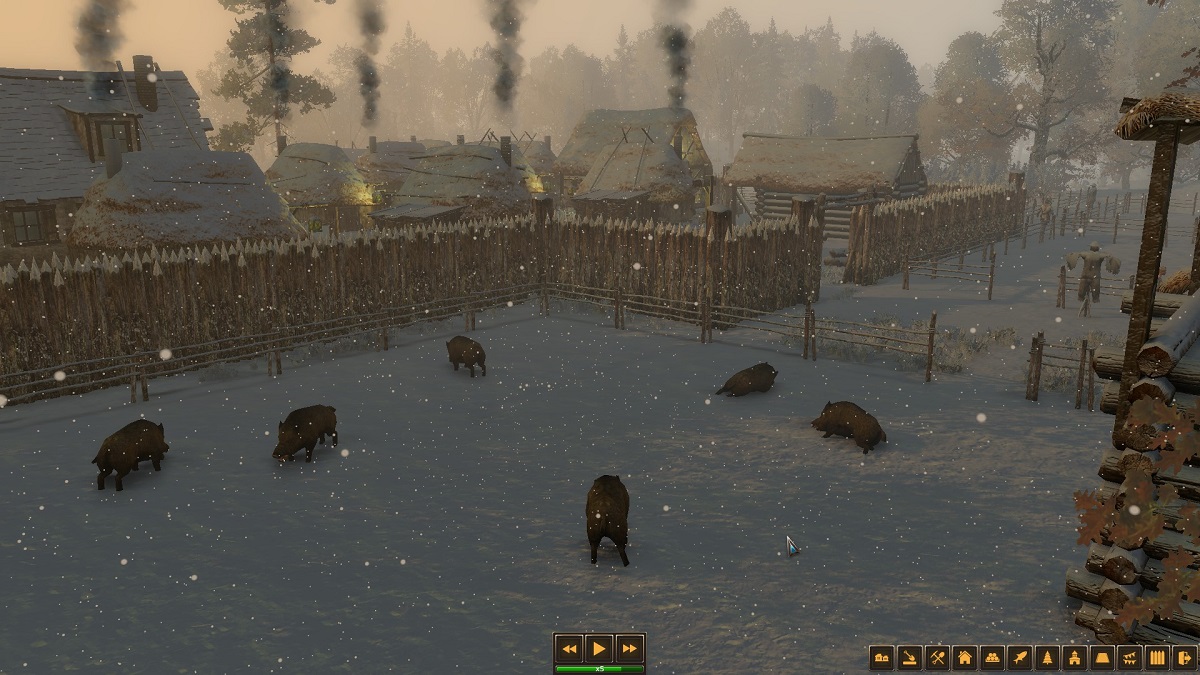Screen dimensions: 1200x675
Task: Open the pickaxe and shovel menu
Action: (937, 657)
